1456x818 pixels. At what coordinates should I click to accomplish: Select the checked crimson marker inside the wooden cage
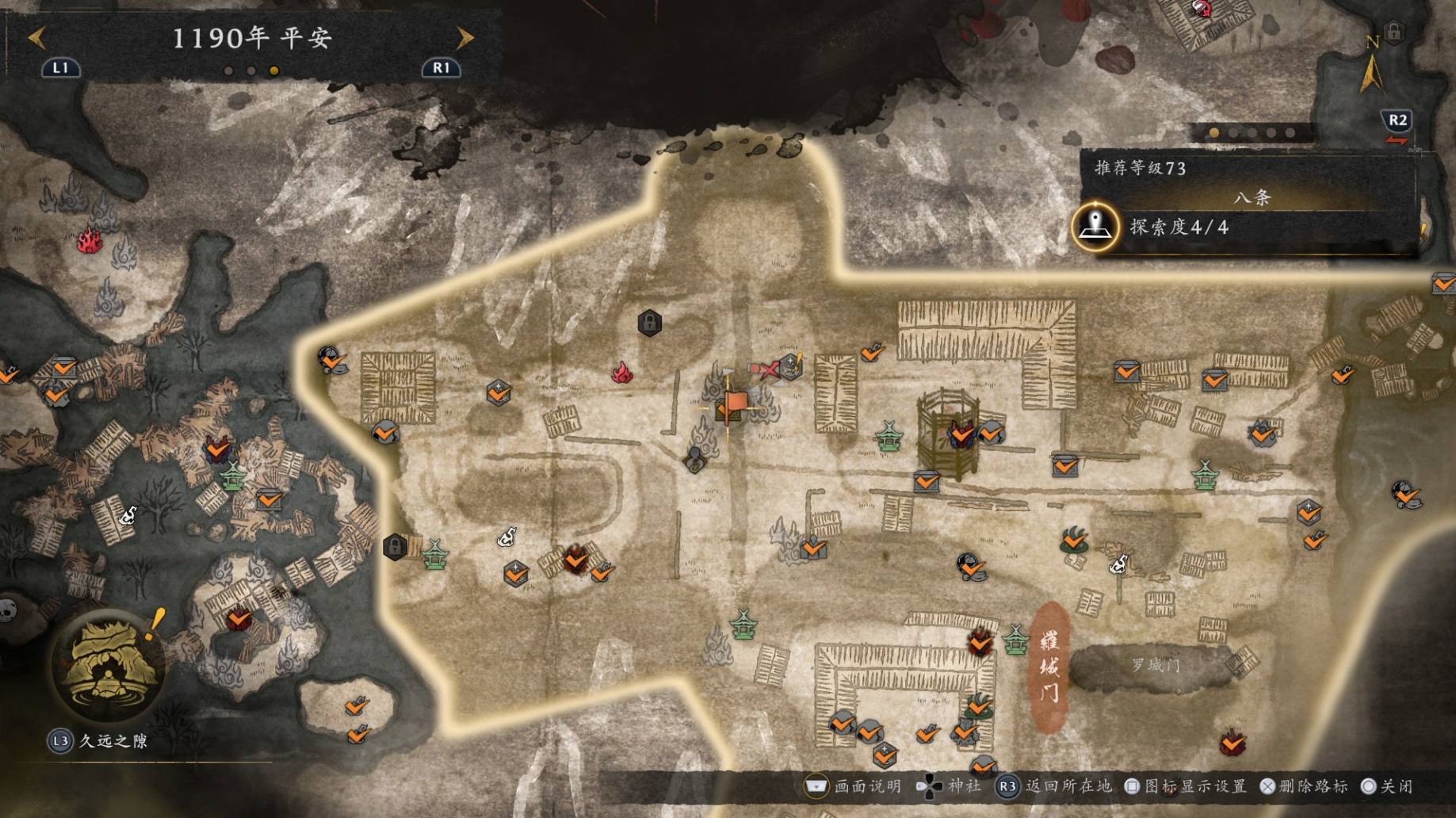pyautogui.click(x=961, y=434)
